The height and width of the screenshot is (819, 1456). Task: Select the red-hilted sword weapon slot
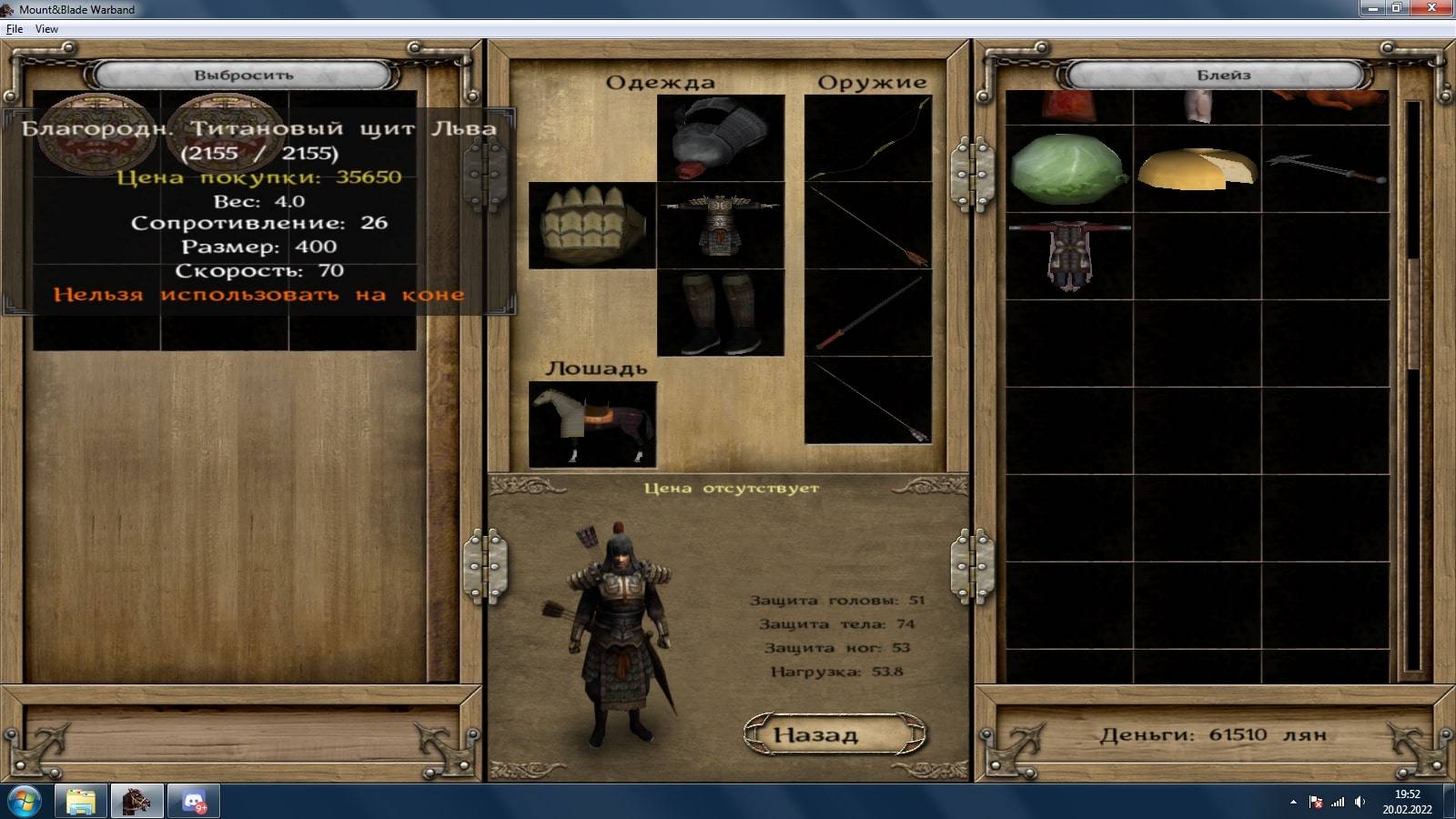[868, 312]
